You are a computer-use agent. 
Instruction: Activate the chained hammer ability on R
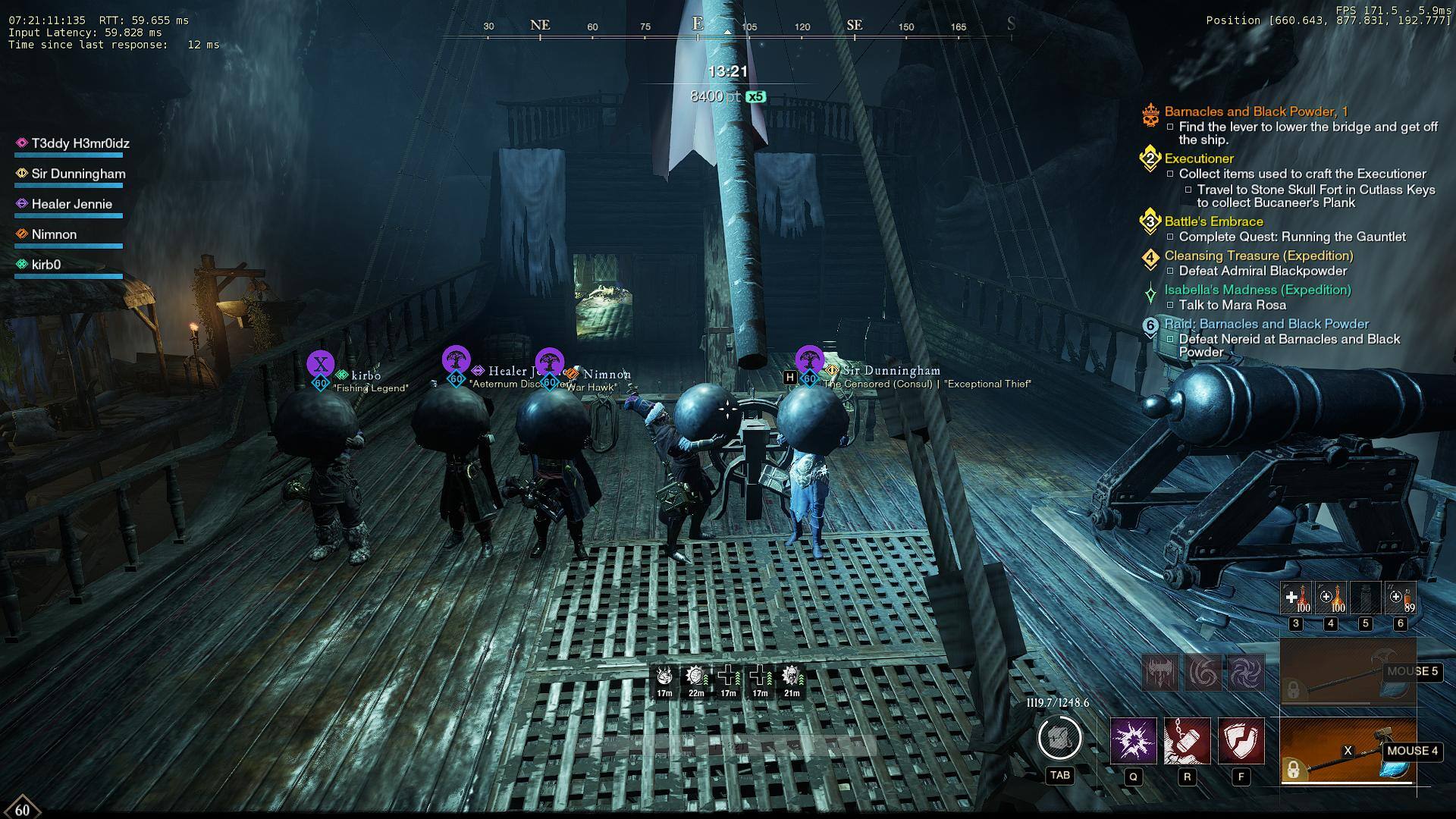(x=1187, y=740)
